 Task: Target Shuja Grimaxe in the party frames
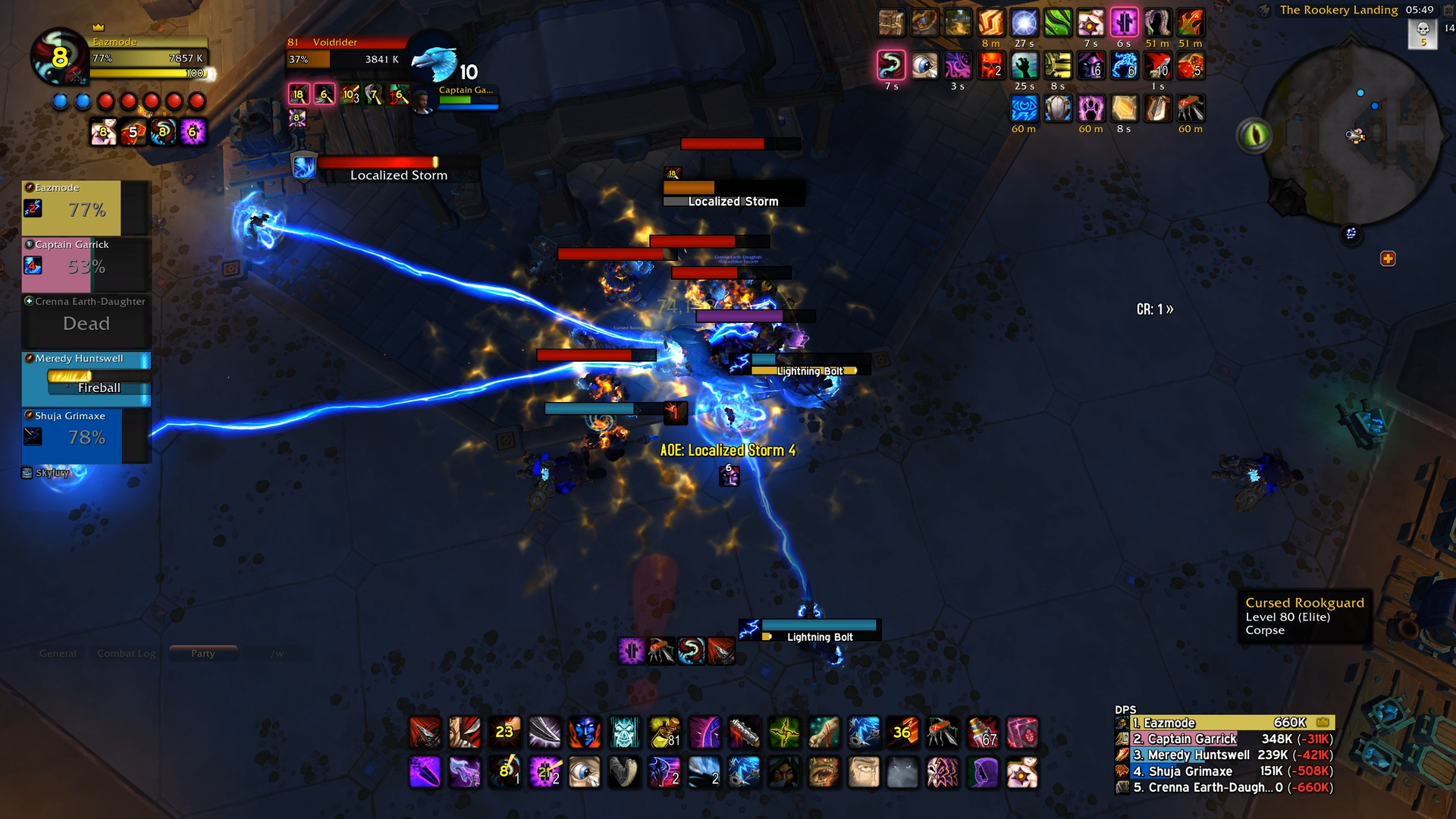(x=86, y=436)
